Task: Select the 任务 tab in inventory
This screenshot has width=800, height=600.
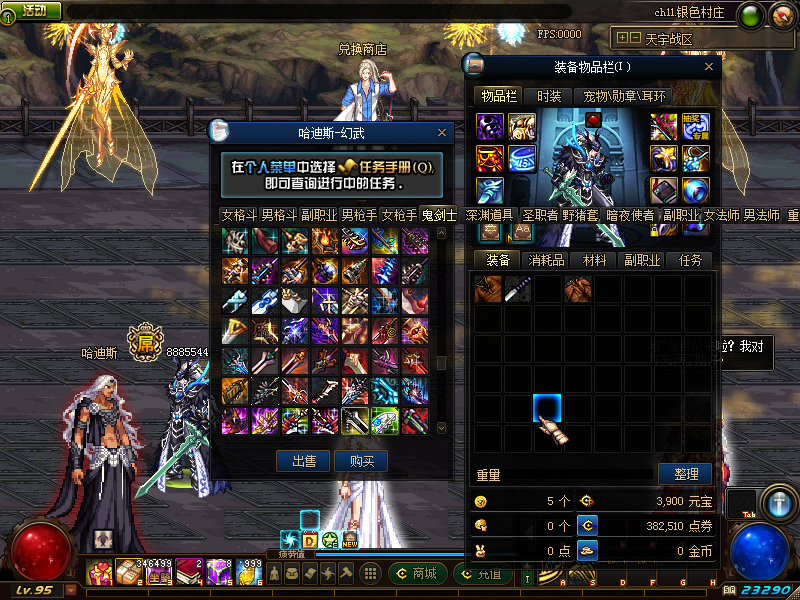Action: [690, 260]
